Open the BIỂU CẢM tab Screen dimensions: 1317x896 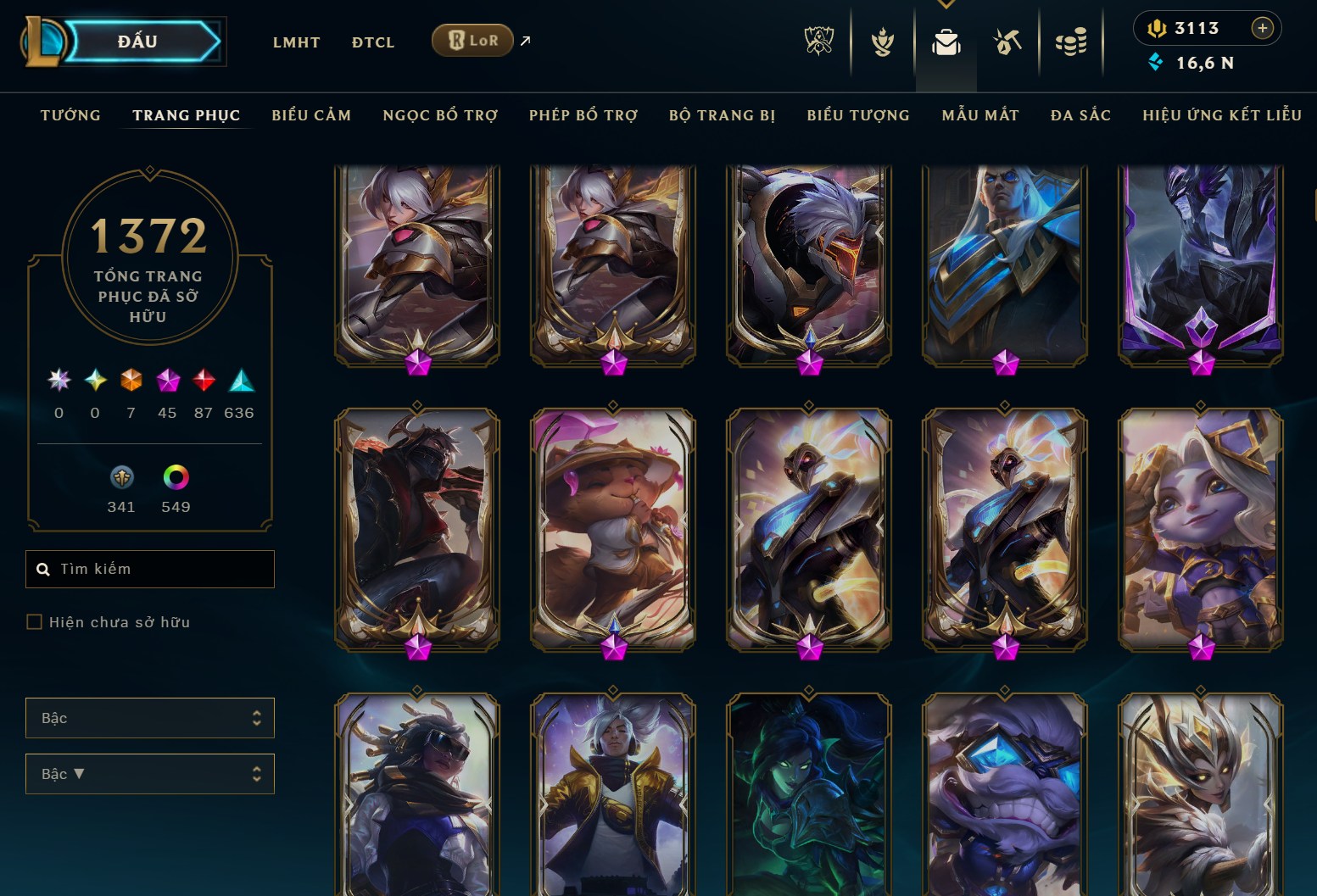click(x=311, y=115)
